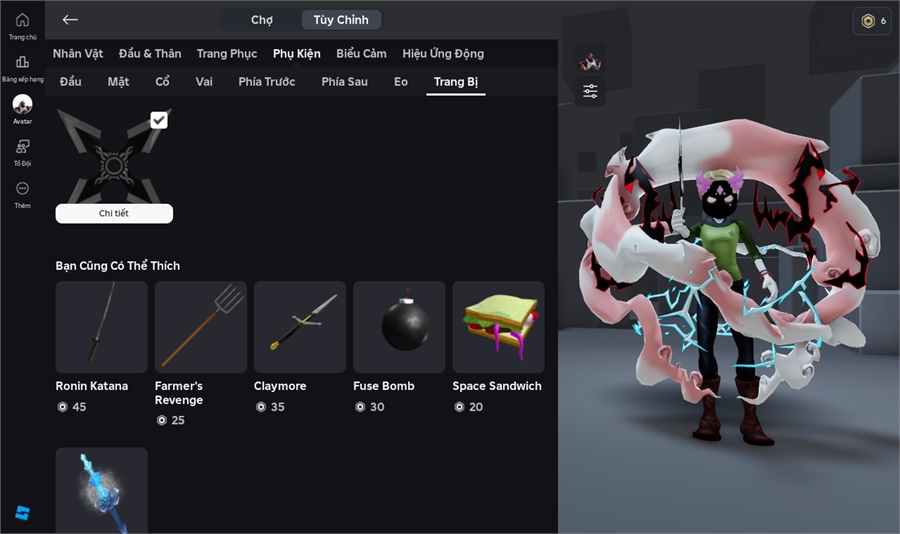Open the Bảng xếp hạng leaderboard

coord(22,67)
